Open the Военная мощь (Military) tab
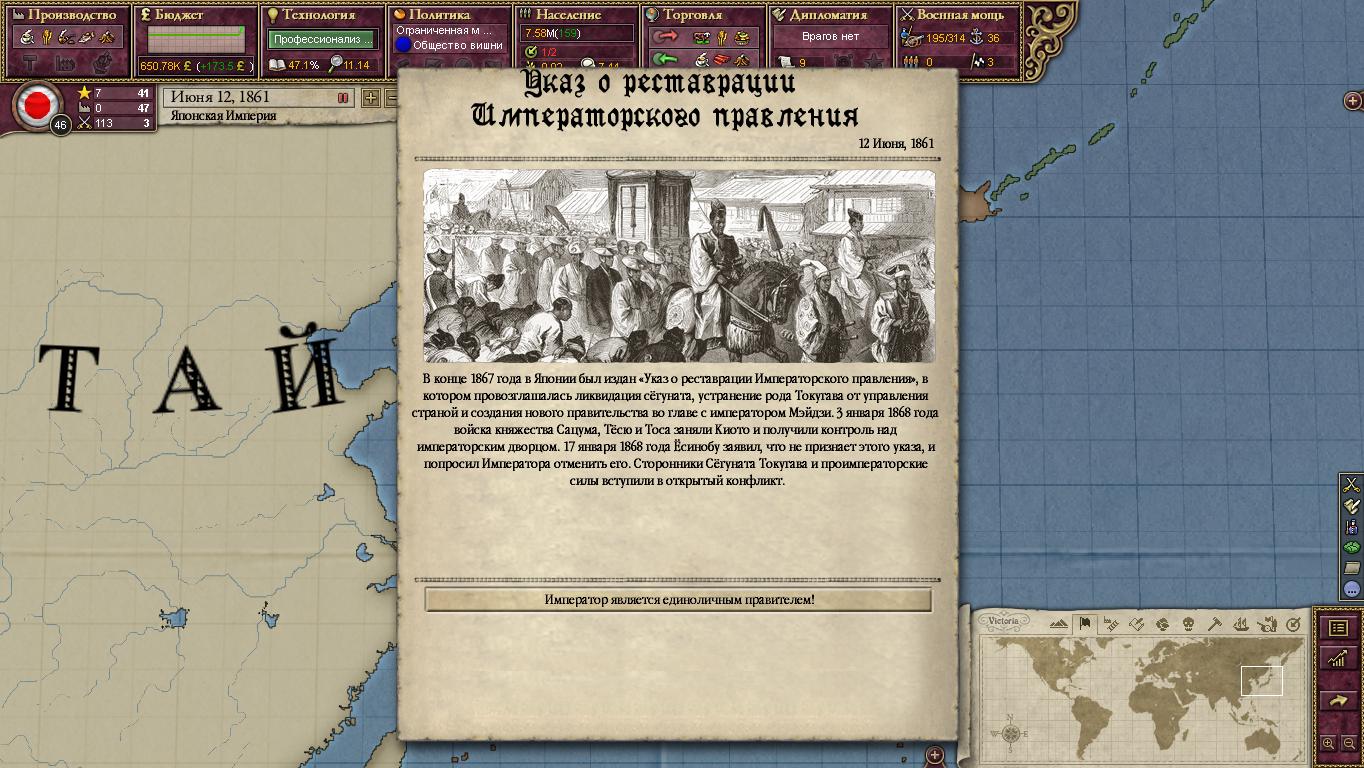 click(958, 15)
